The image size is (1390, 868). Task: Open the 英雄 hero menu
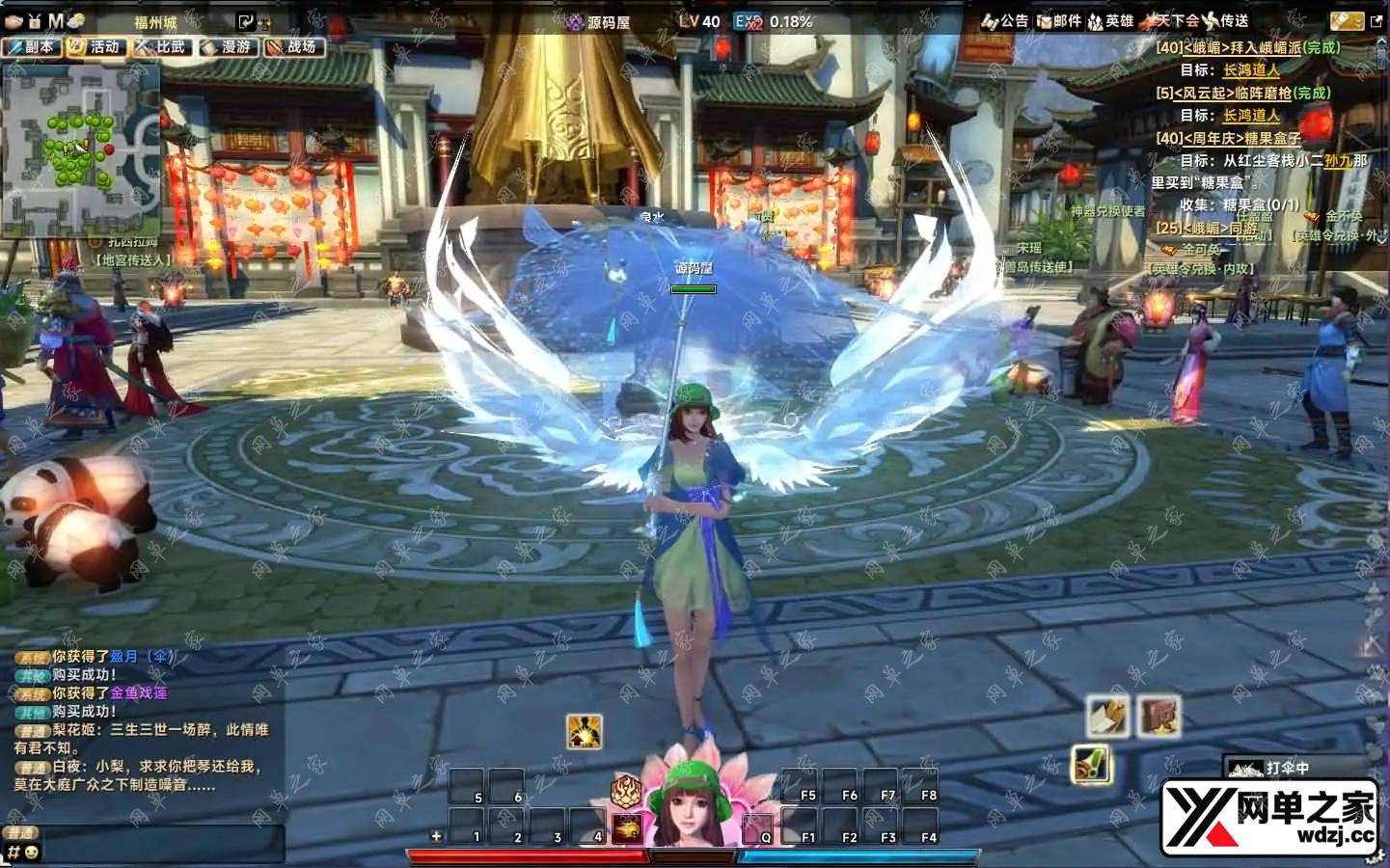(x=1111, y=20)
